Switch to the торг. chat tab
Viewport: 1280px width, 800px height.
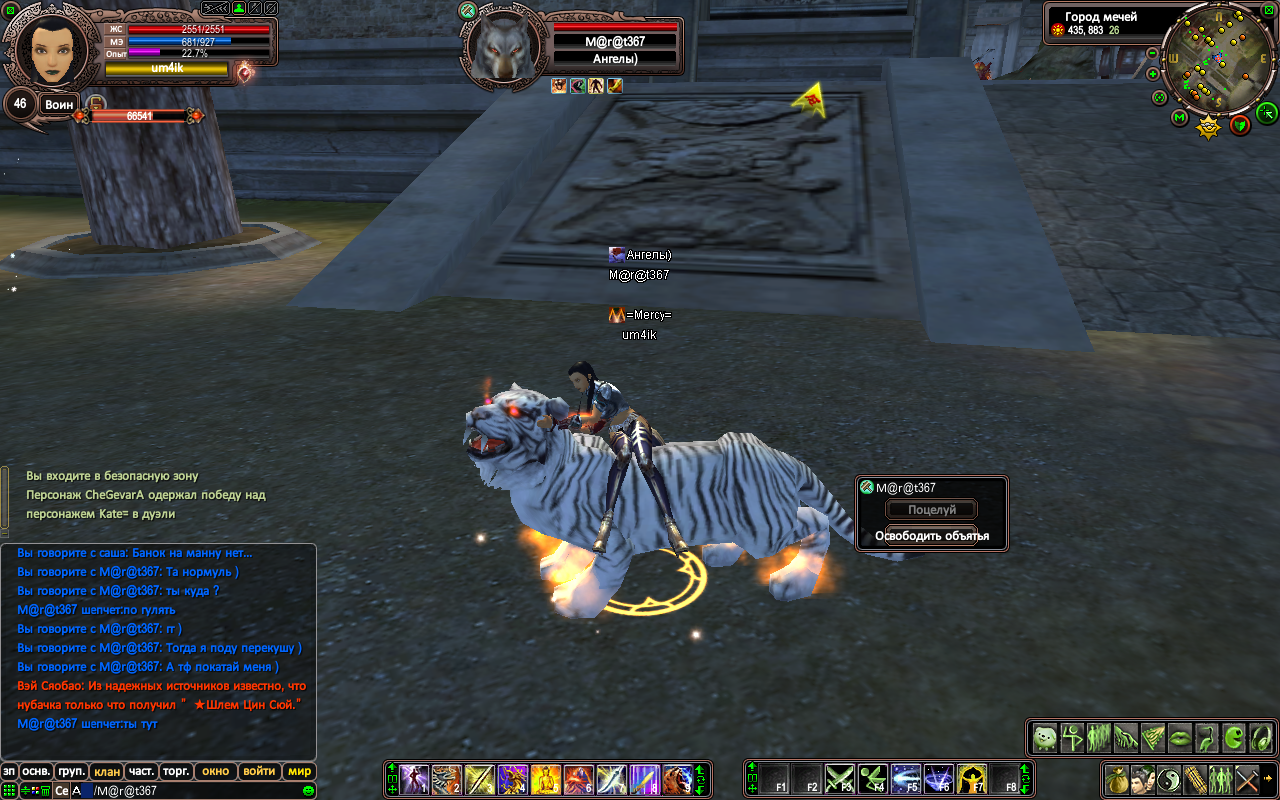176,771
